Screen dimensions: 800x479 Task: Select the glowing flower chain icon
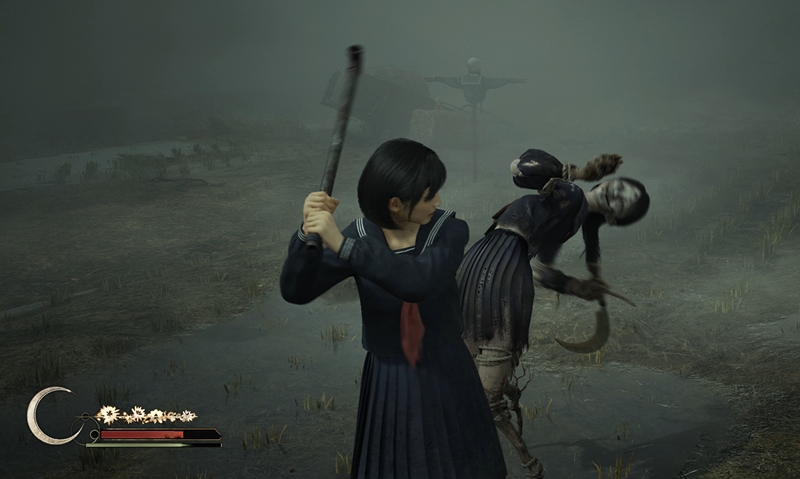(146, 414)
